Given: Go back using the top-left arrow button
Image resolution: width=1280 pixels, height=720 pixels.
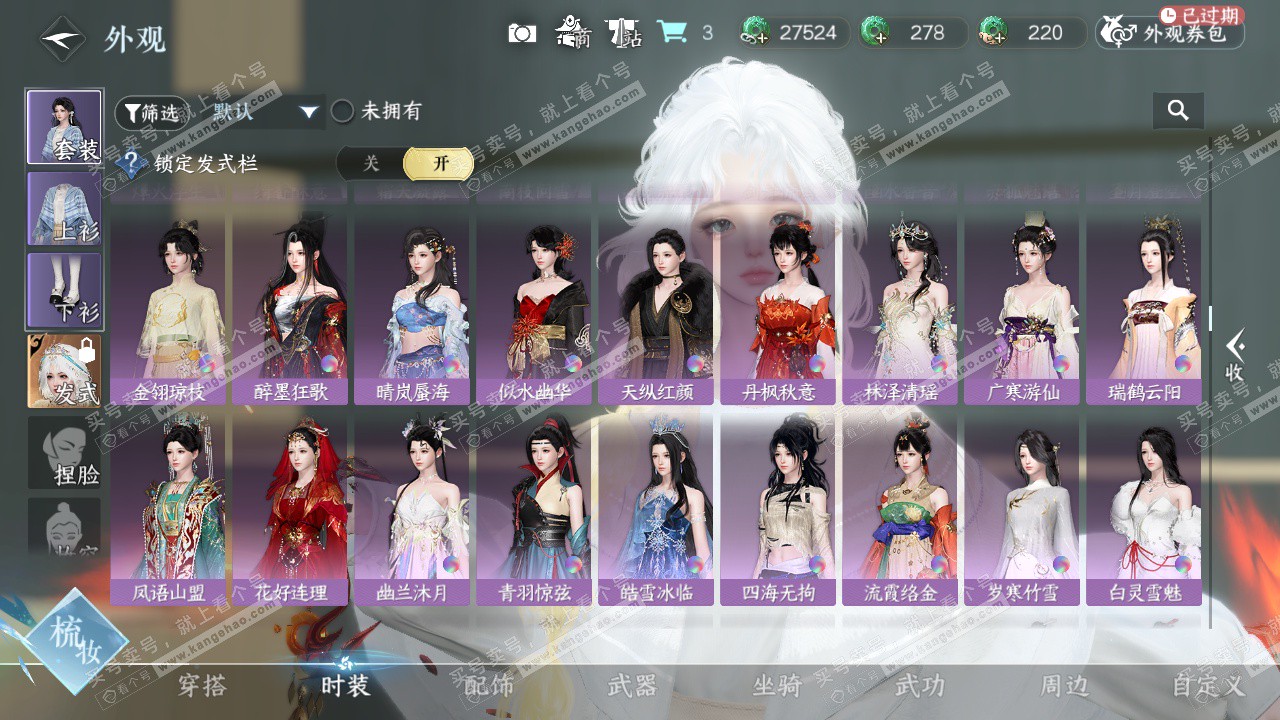Looking at the screenshot, I should 61,39.
